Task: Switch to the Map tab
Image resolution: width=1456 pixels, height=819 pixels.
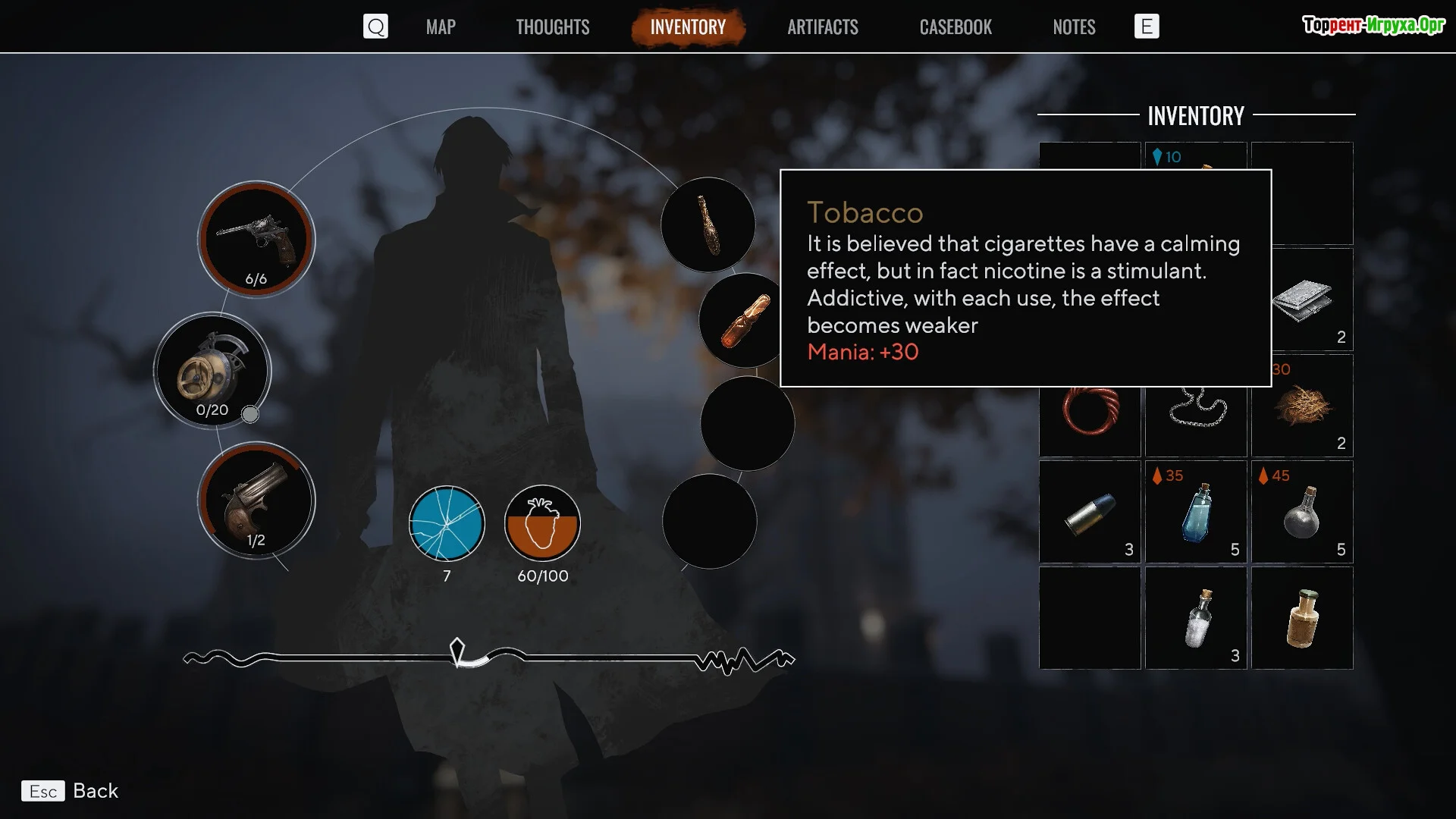Action: [441, 27]
